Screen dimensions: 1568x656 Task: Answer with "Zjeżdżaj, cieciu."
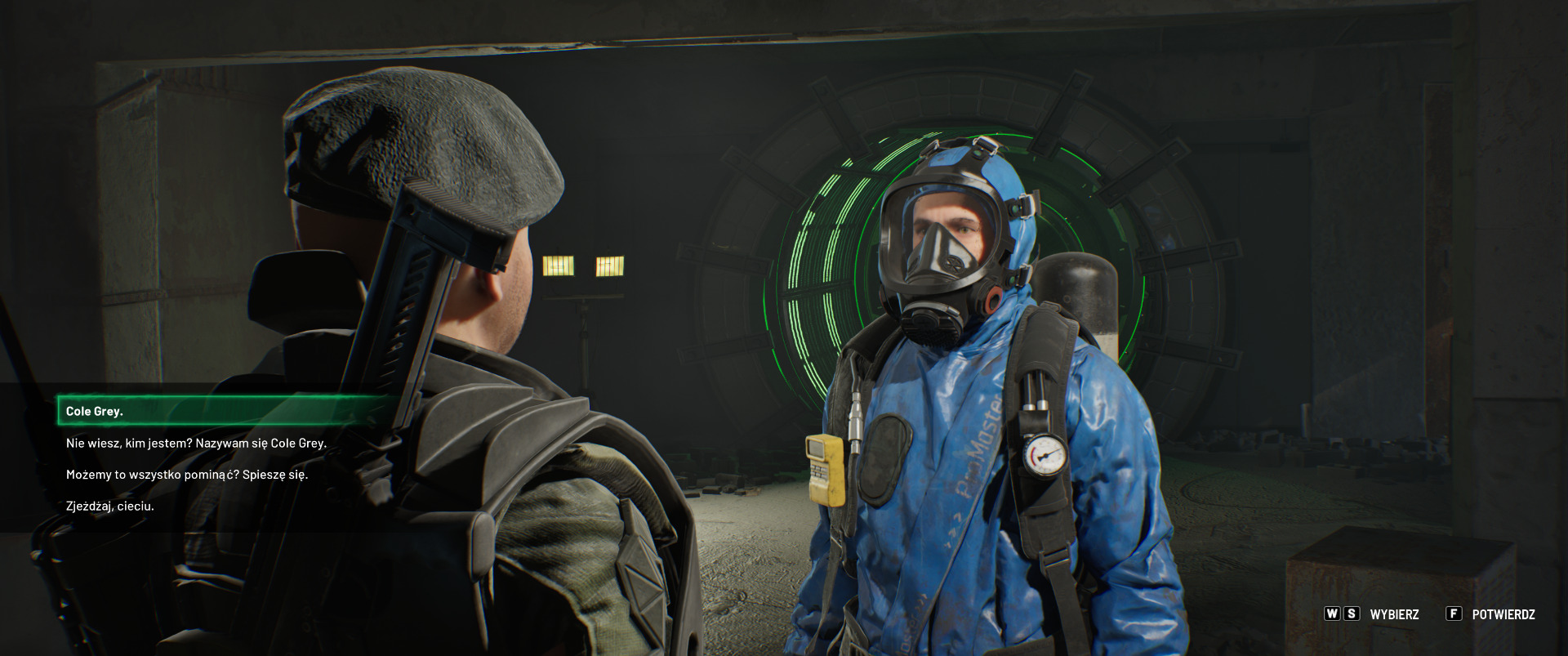[x=110, y=506]
